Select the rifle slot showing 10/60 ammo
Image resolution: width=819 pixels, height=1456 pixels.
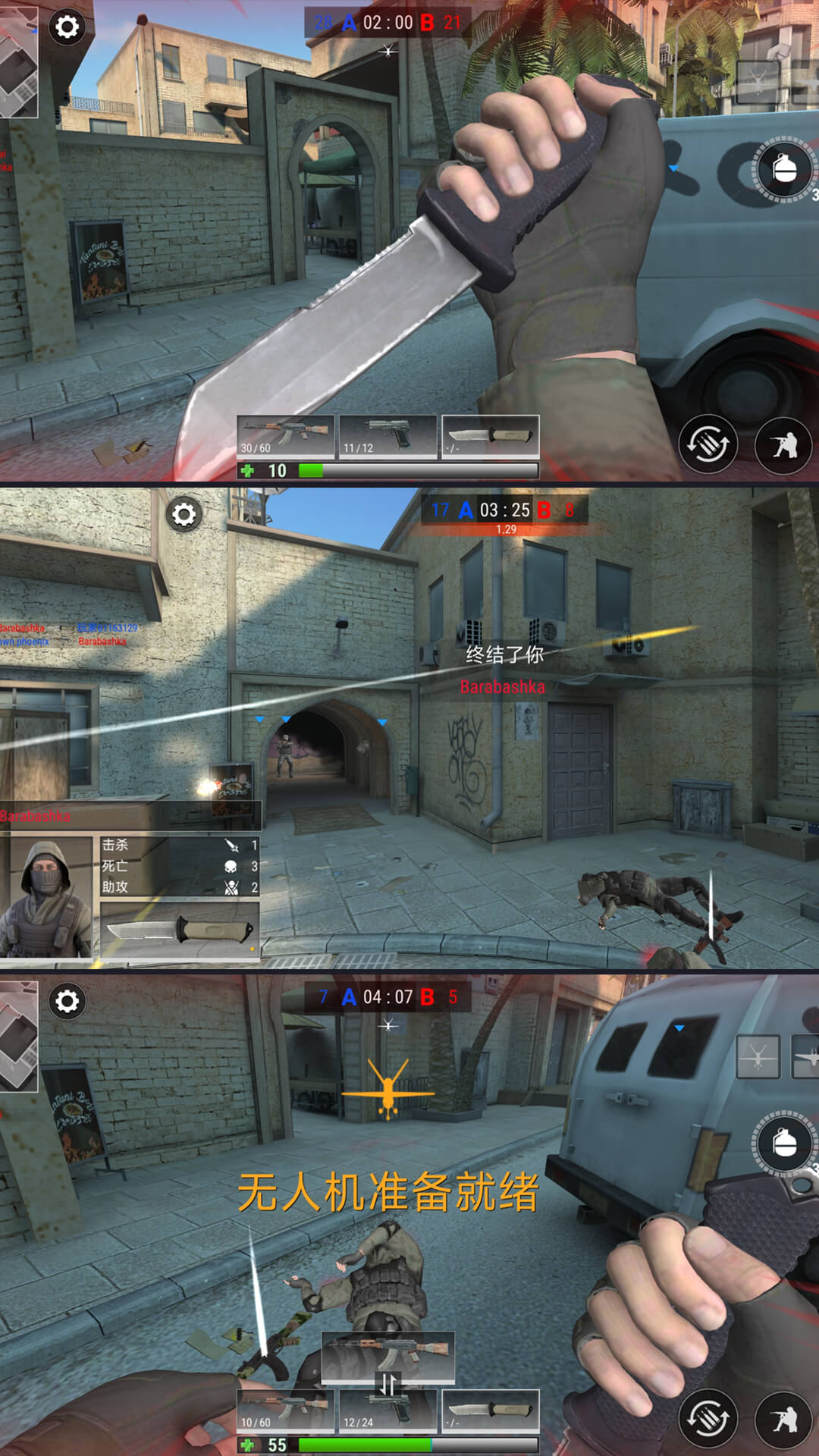(x=285, y=1410)
